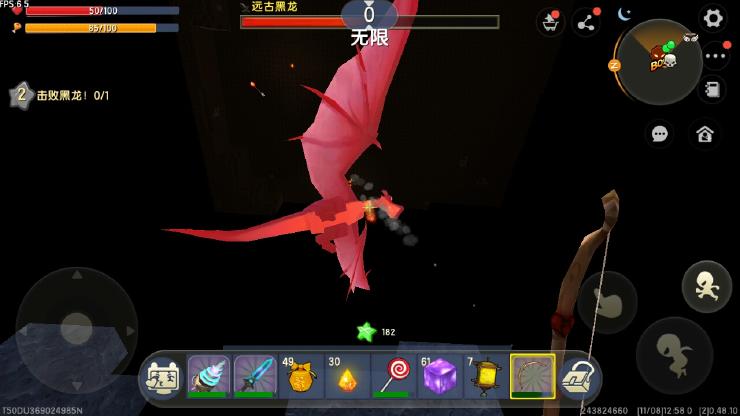Select the golden lucky bag slot
The image size is (740, 416).
click(301, 377)
